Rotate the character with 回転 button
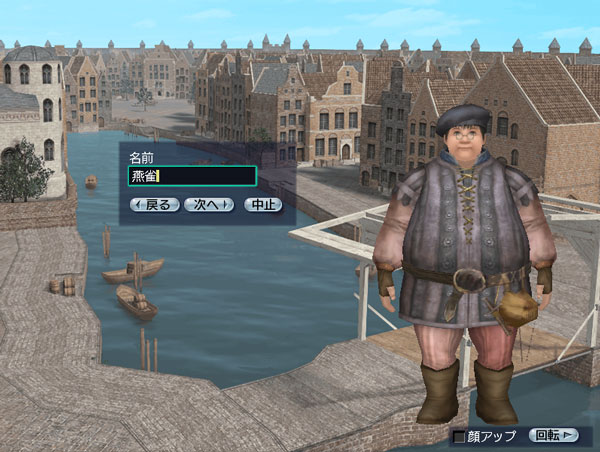 [554, 435]
